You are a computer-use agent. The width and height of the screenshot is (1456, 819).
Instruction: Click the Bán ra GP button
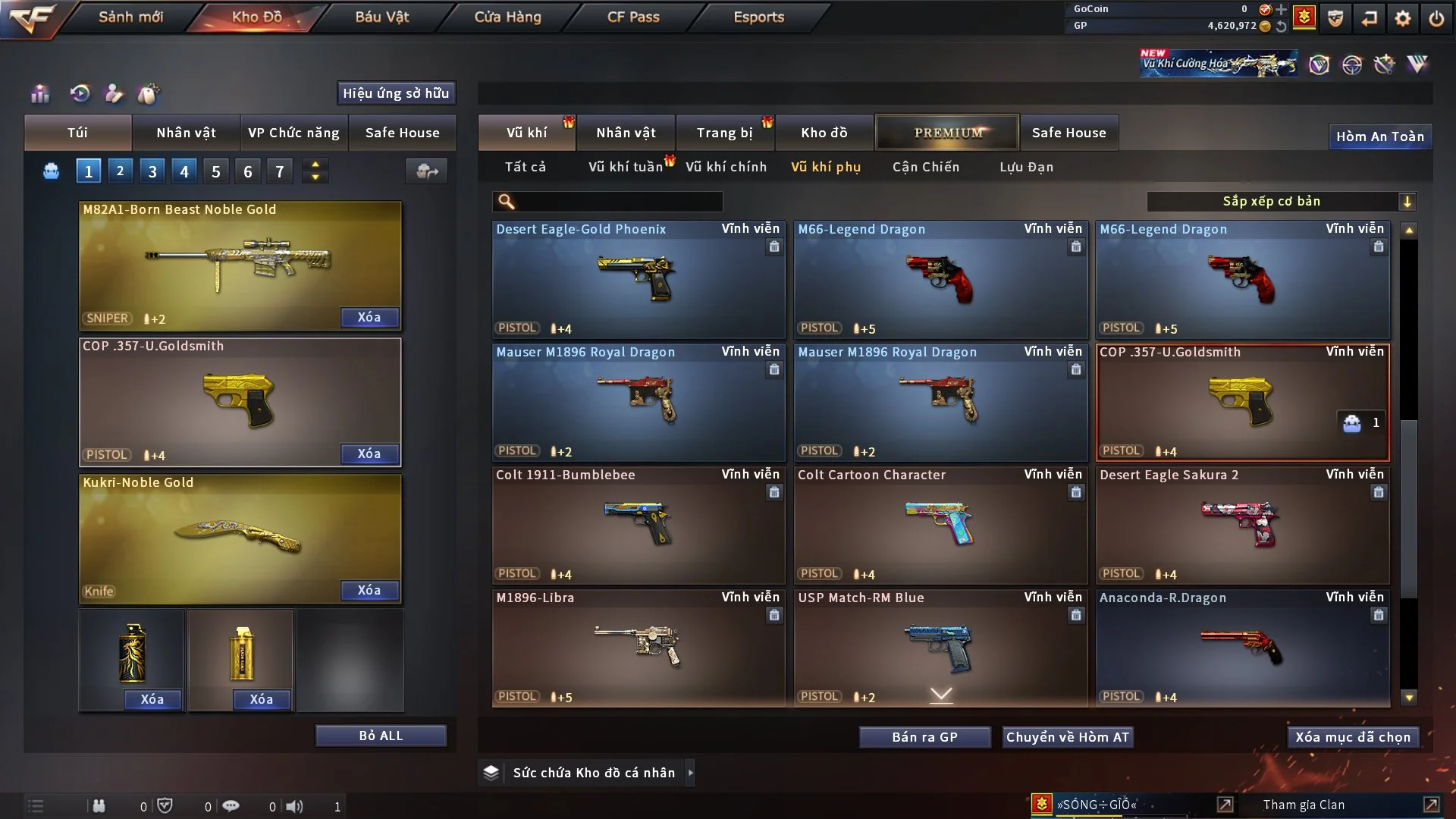924,737
